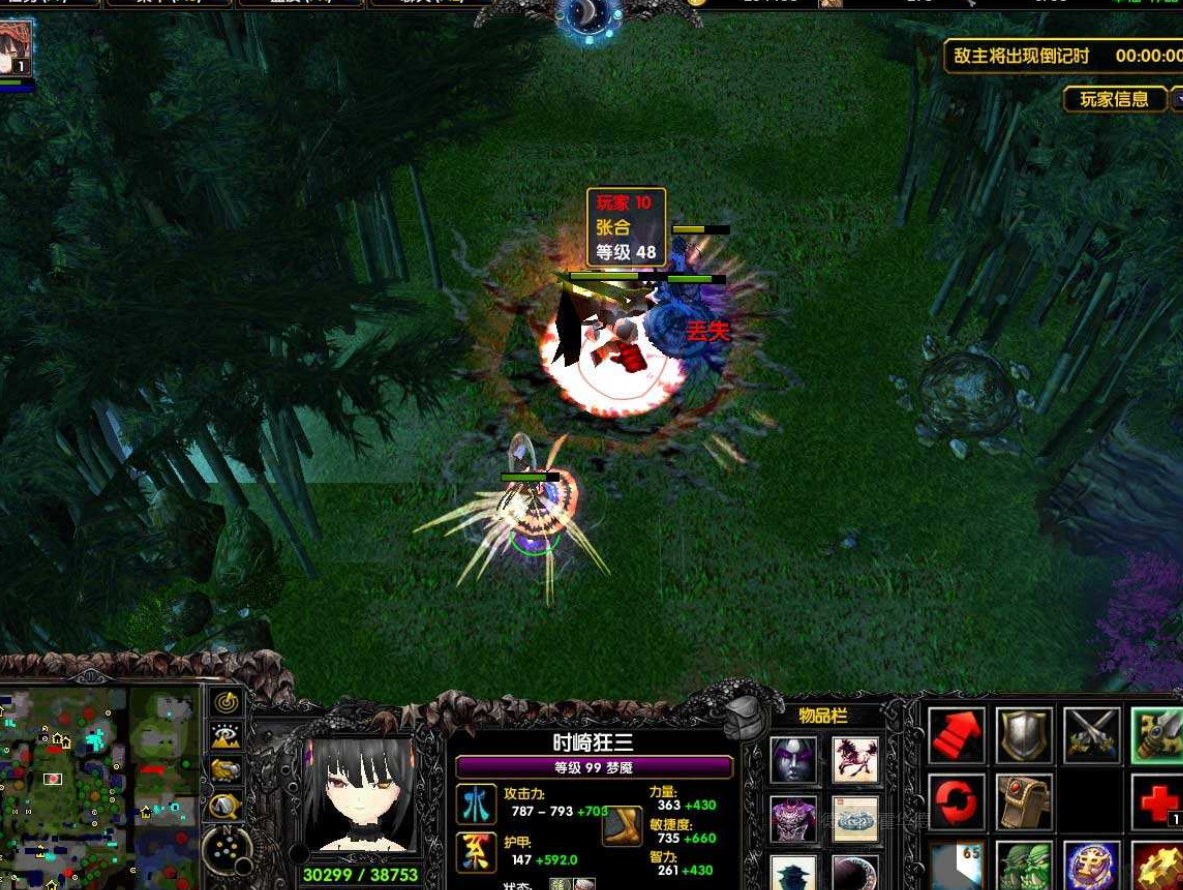Activate the shield Hold Position command

(x=1024, y=735)
